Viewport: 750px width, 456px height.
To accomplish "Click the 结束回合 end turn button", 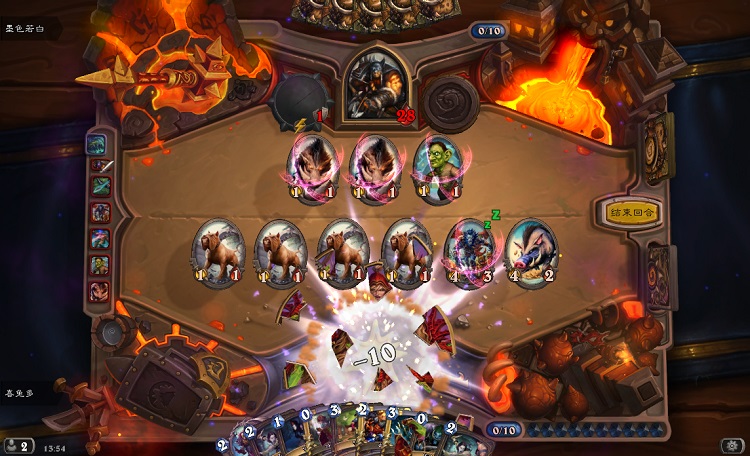I will (629, 212).
